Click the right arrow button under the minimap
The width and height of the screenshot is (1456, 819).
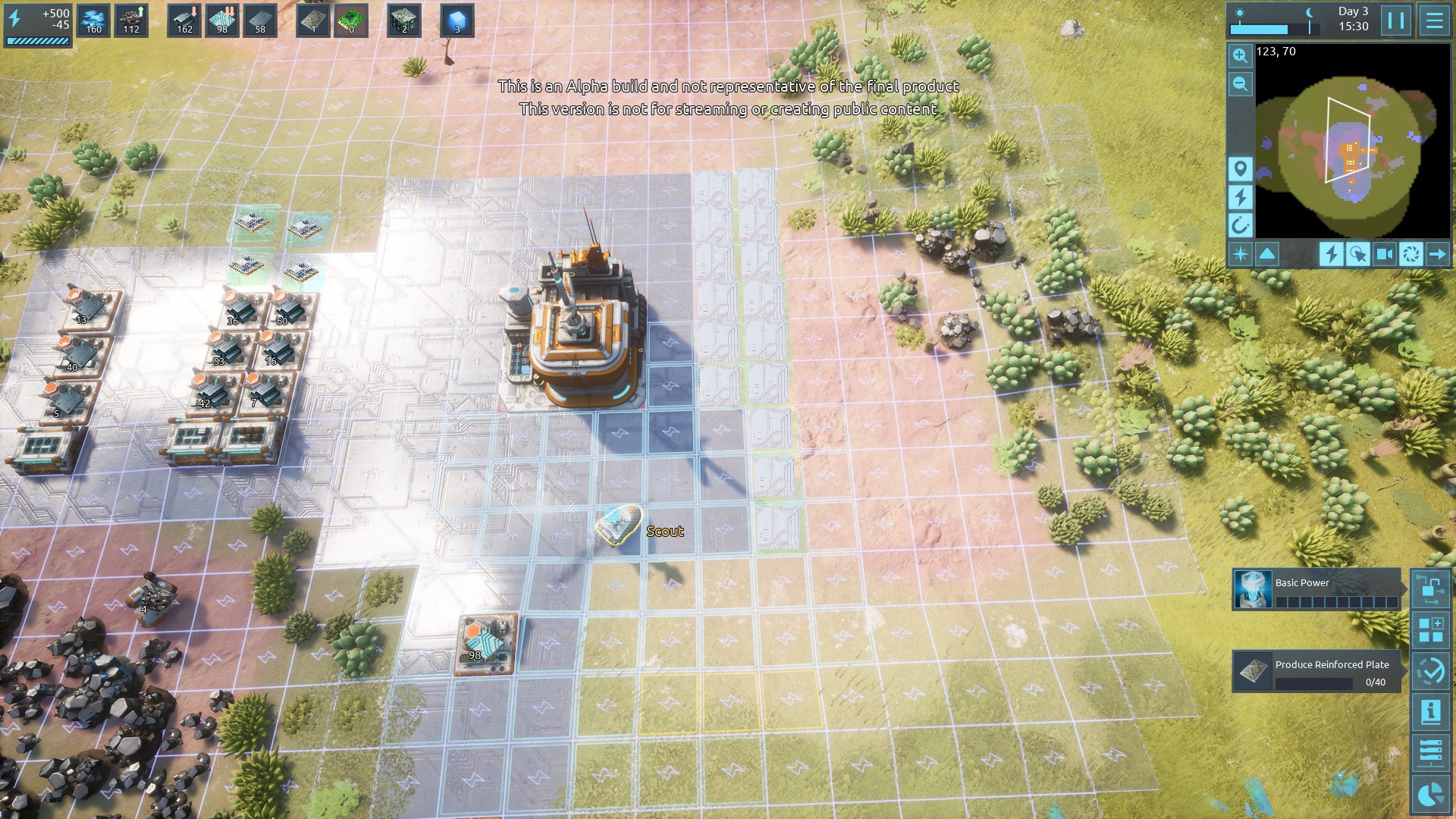click(1437, 254)
